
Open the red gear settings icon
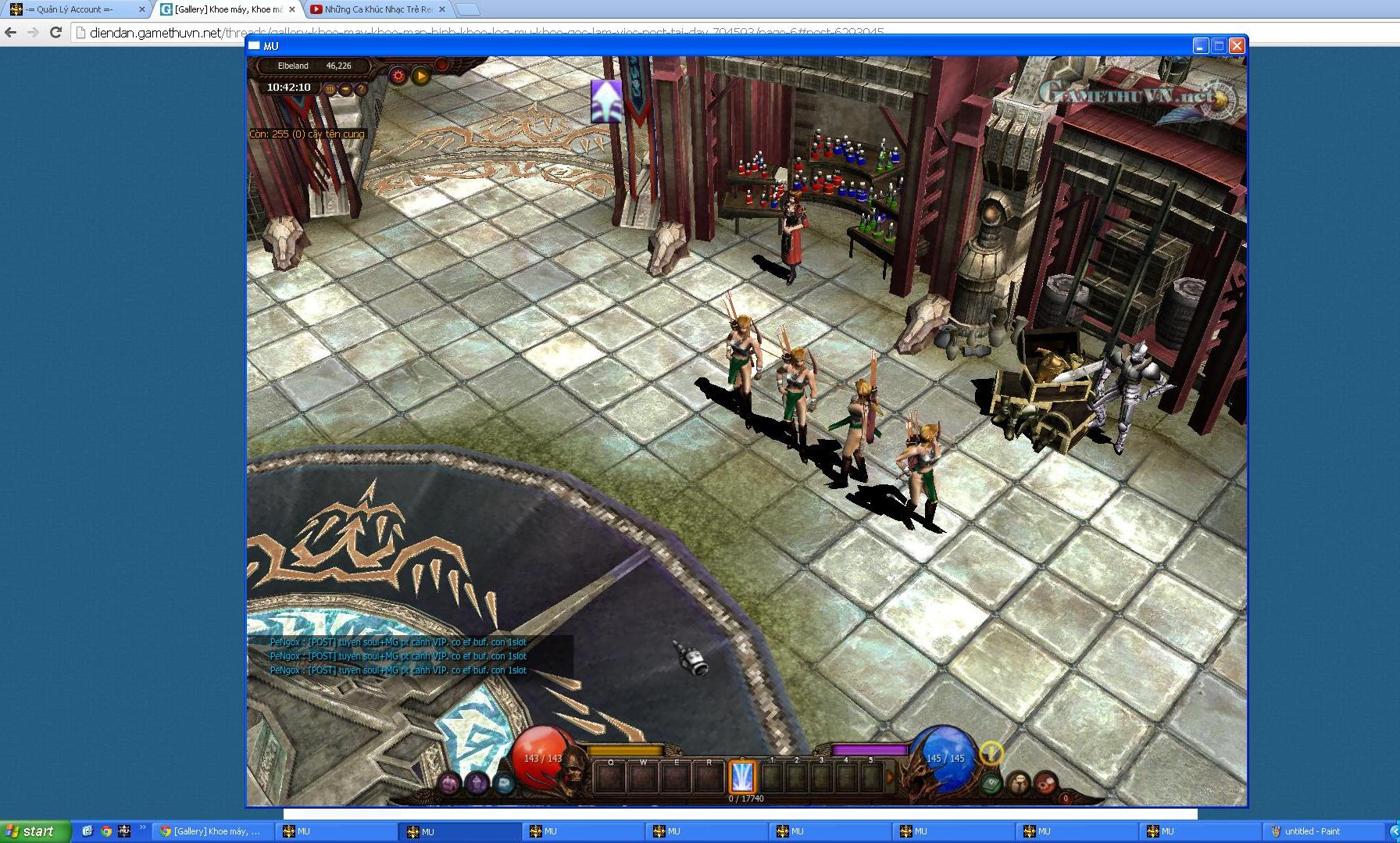398,76
